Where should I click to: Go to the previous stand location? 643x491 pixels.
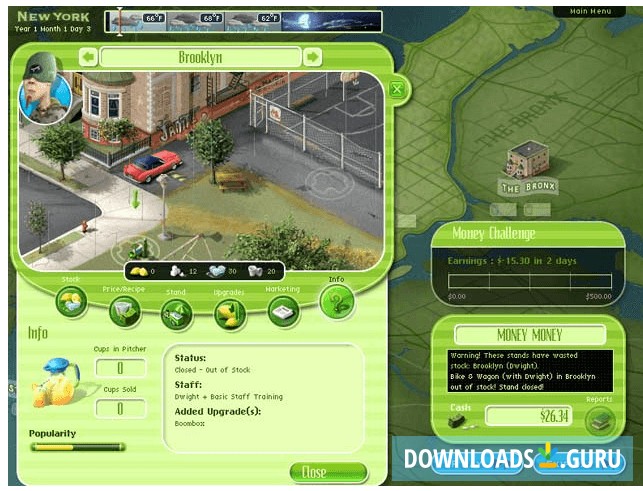[x=88, y=57]
